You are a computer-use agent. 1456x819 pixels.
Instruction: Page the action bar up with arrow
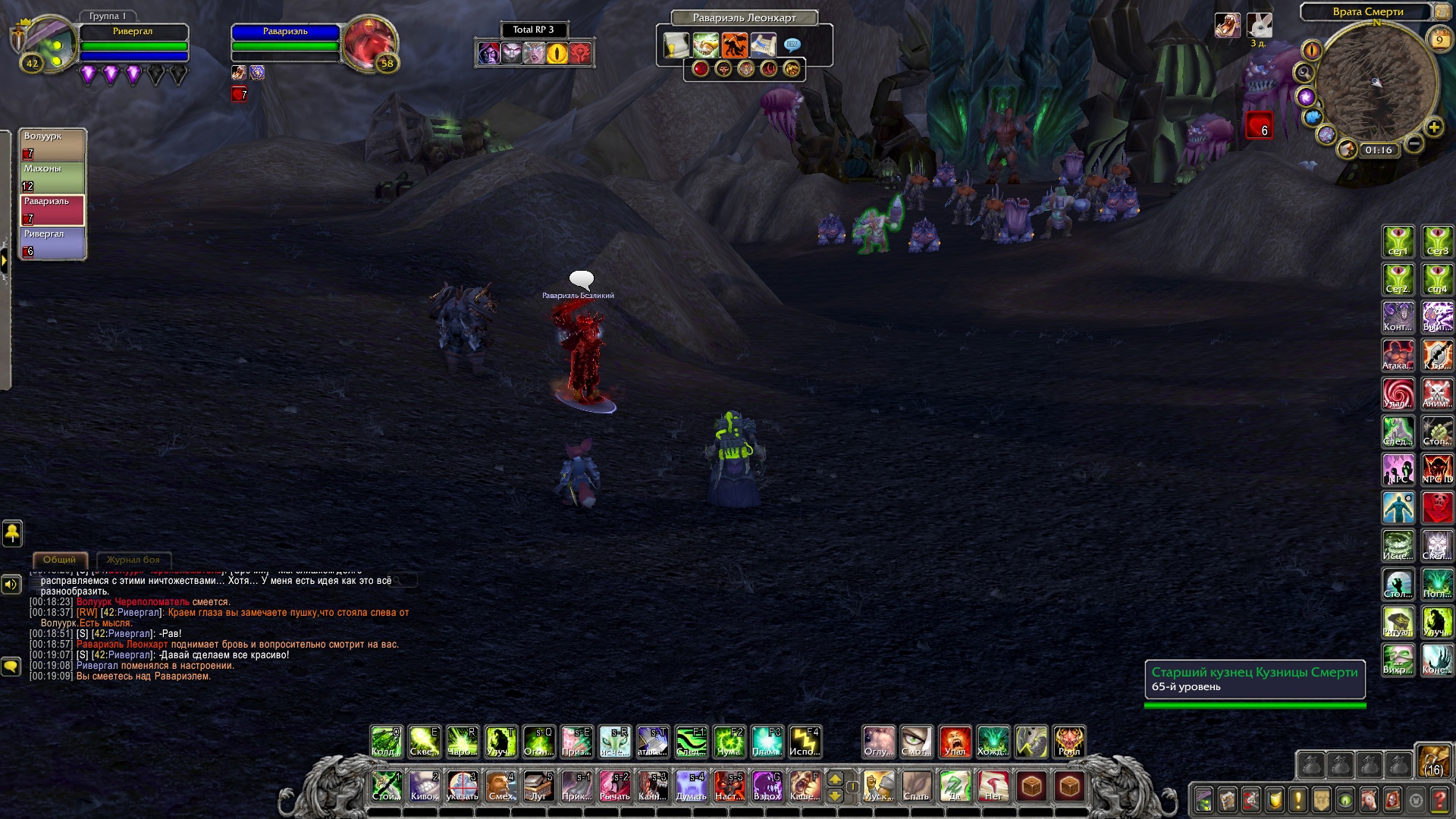point(835,779)
